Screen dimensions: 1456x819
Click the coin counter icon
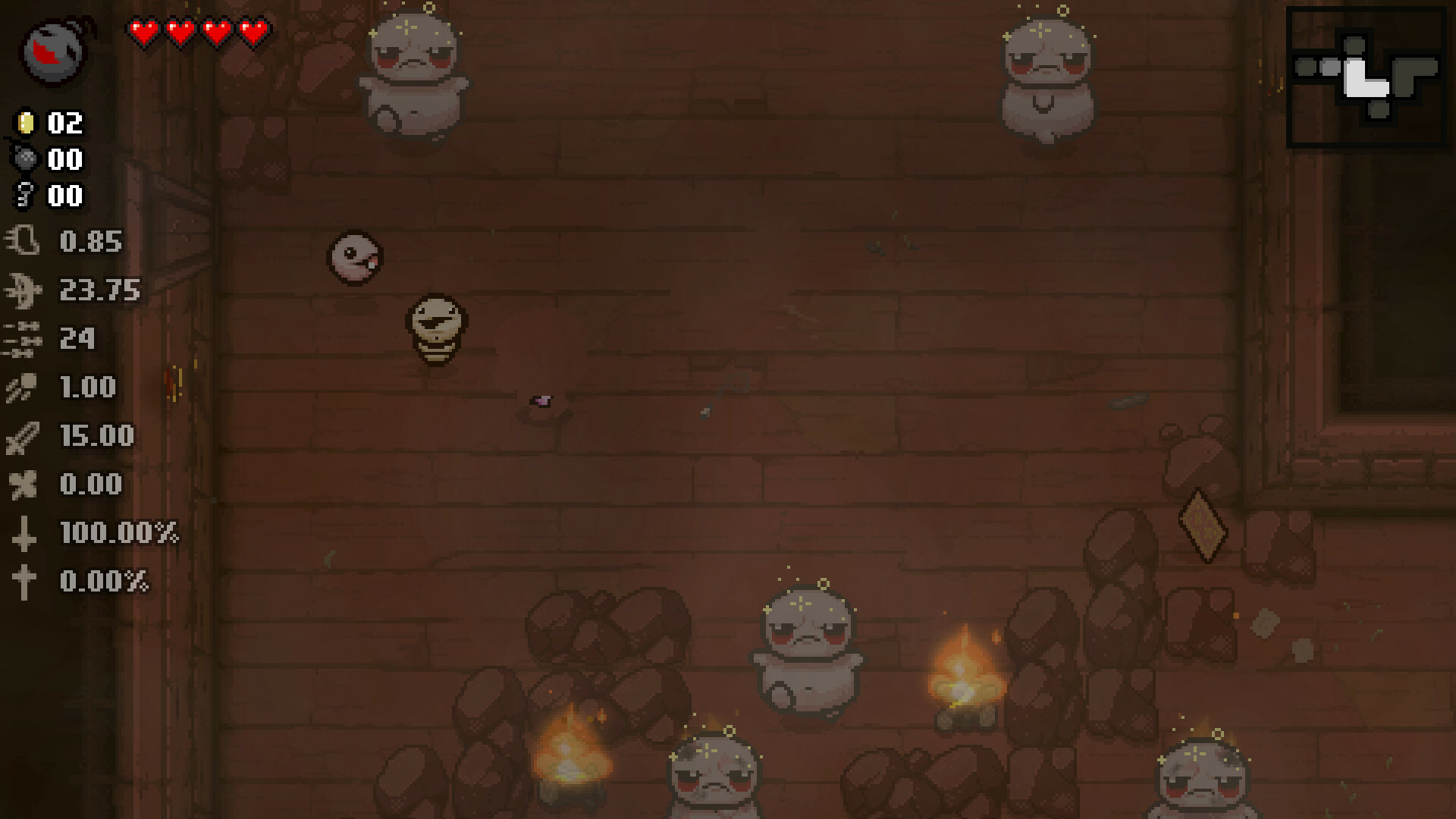[26, 124]
